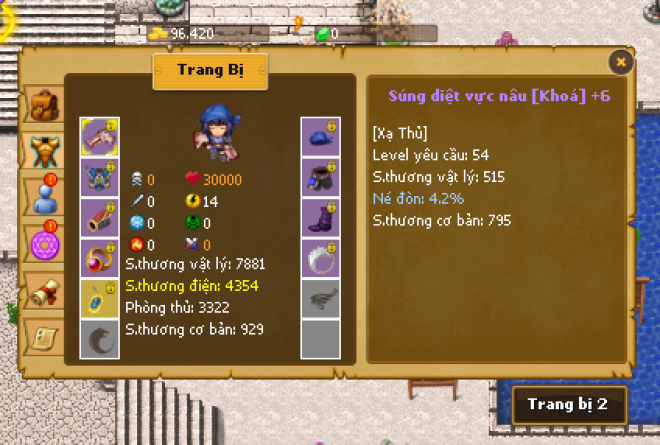Click the grey crescent moon slot
660x445 pixels.
tap(99, 337)
